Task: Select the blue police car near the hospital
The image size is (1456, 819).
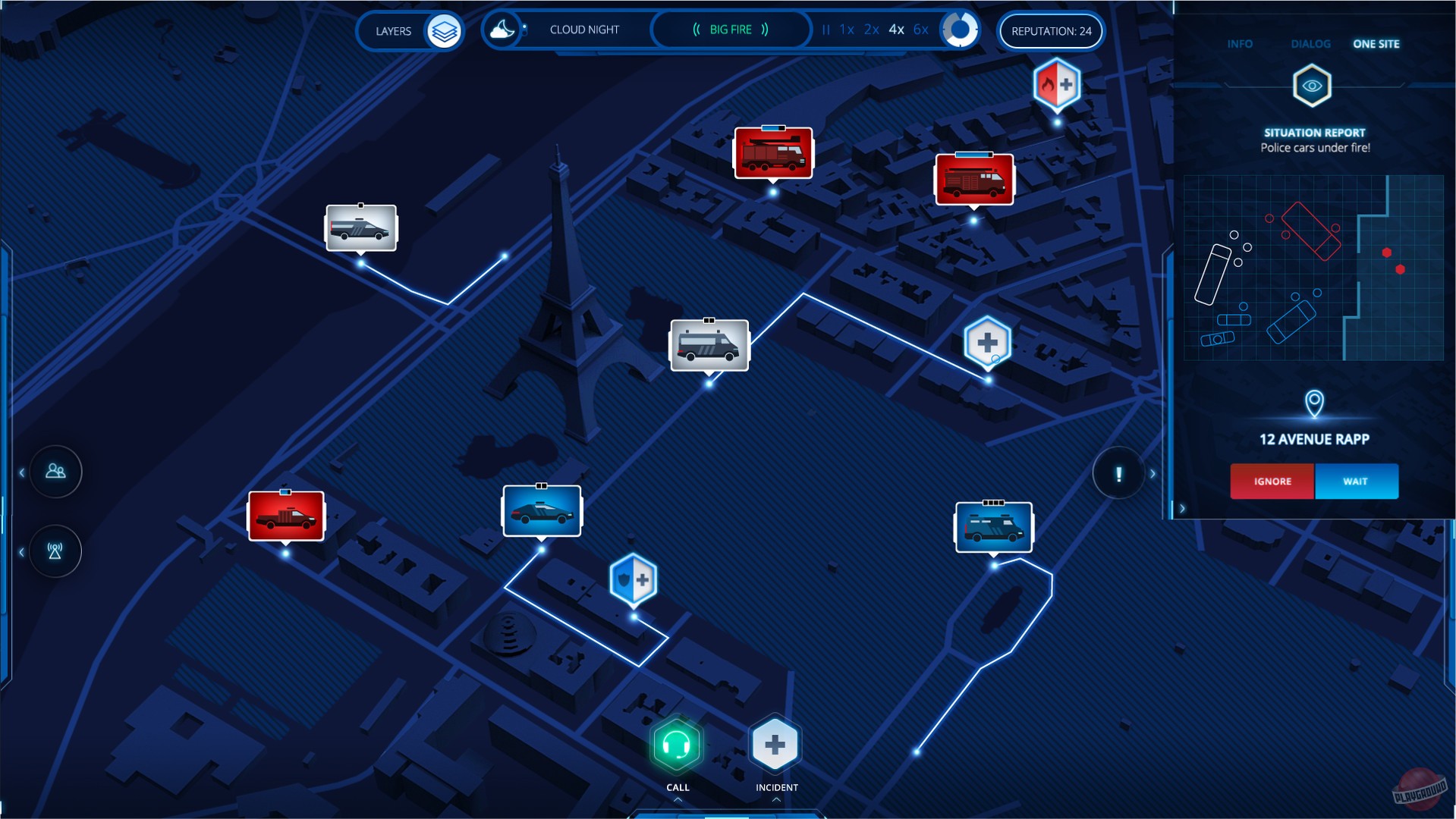Action: coord(542,511)
